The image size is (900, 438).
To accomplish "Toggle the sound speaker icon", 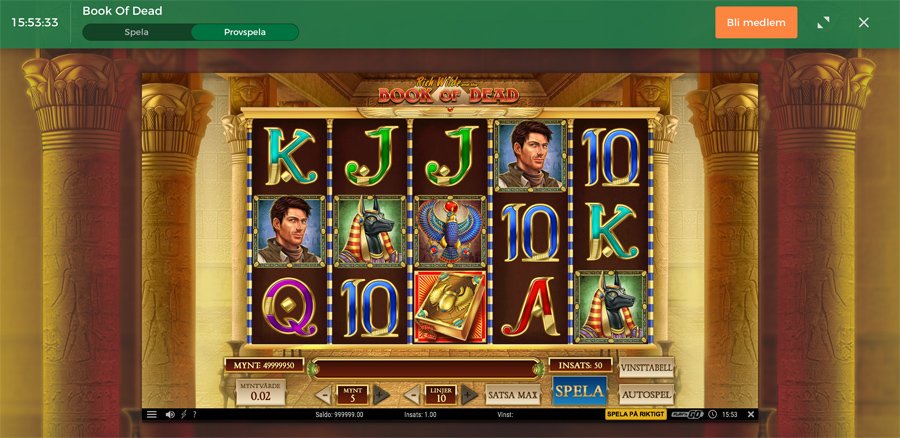I will (169, 414).
